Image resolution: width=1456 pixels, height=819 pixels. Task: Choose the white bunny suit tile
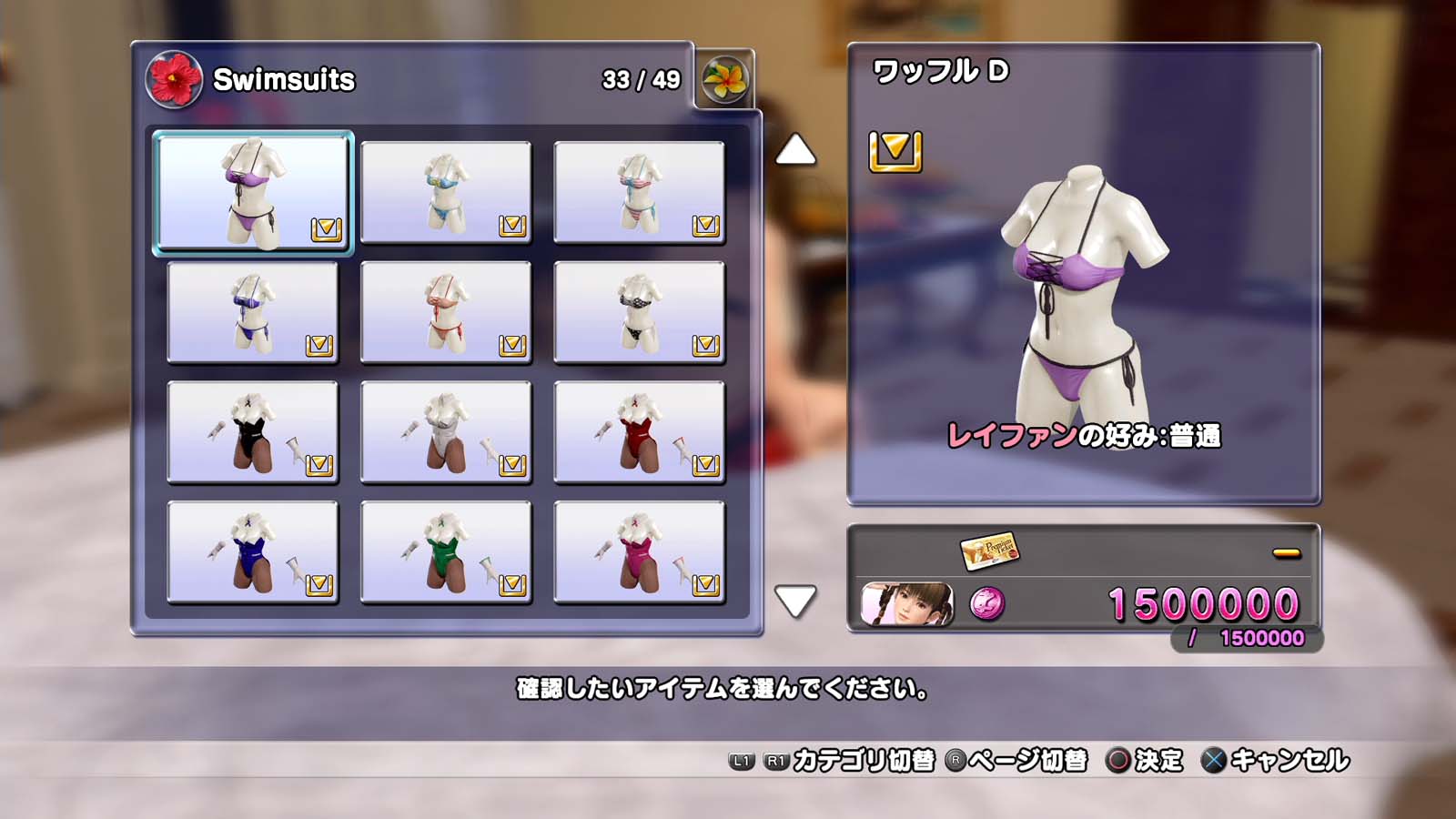tap(446, 432)
